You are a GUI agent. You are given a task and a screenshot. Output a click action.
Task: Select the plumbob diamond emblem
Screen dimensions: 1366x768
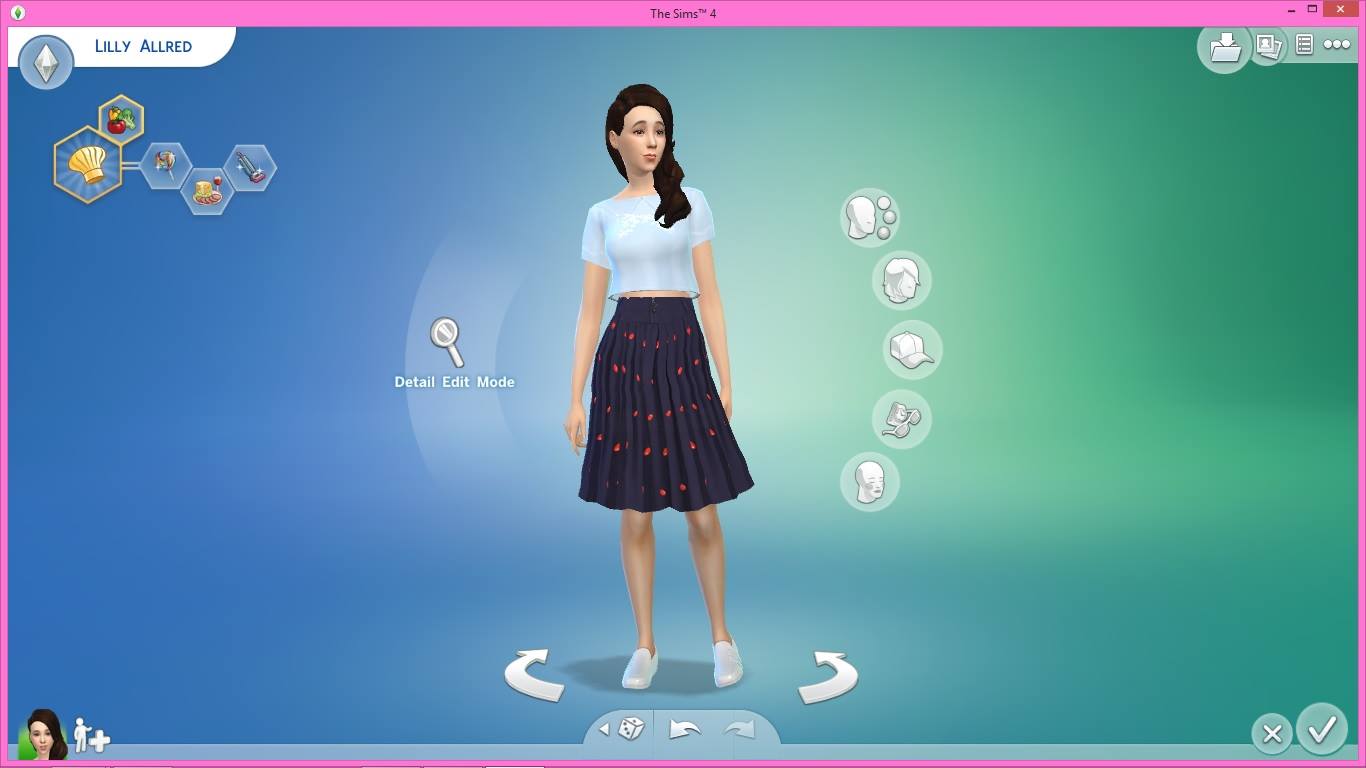click(45, 62)
